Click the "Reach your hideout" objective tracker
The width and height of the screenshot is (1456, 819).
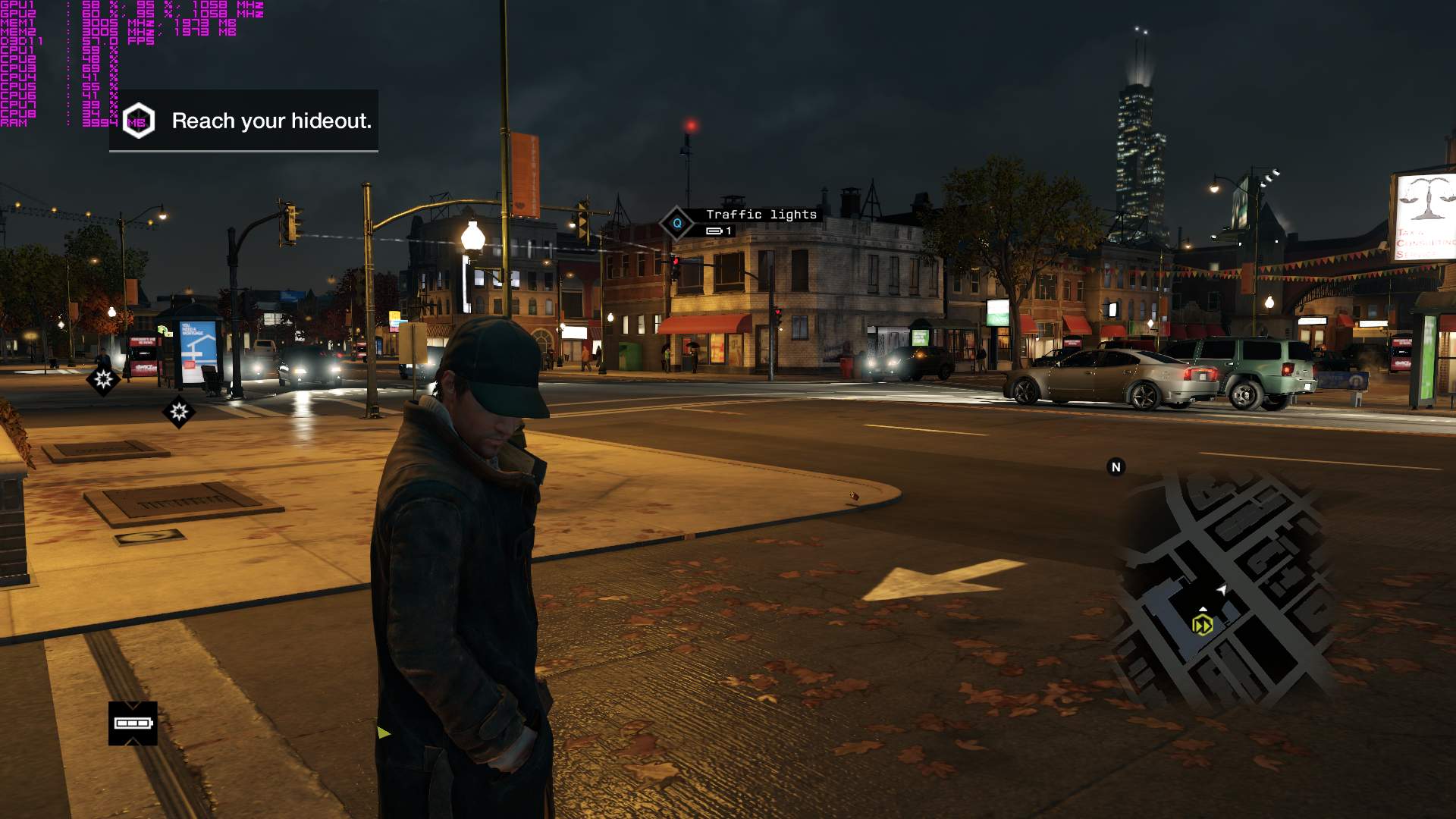coord(244,121)
